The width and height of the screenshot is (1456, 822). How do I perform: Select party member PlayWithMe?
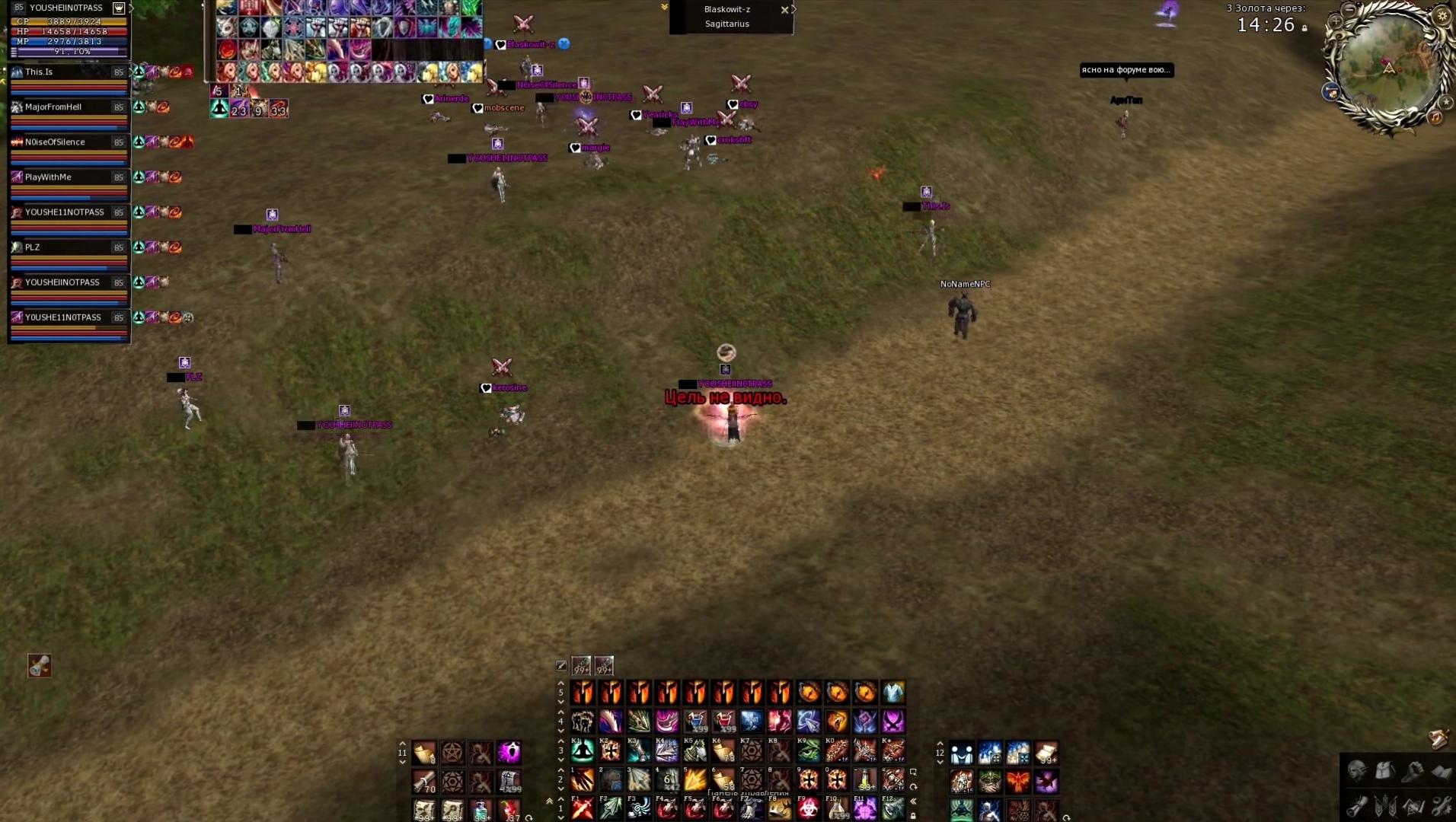pos(46,177)
